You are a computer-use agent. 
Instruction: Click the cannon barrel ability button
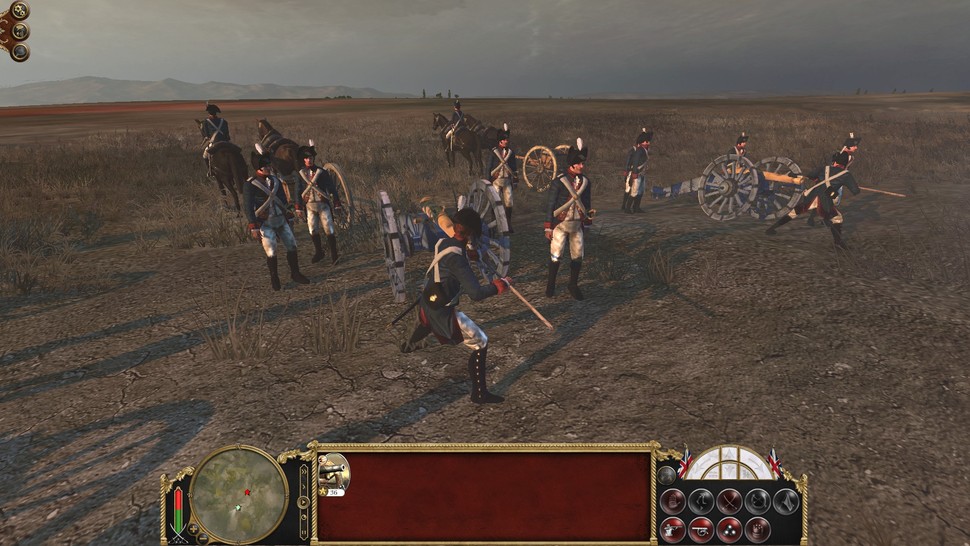coord(701,530)
